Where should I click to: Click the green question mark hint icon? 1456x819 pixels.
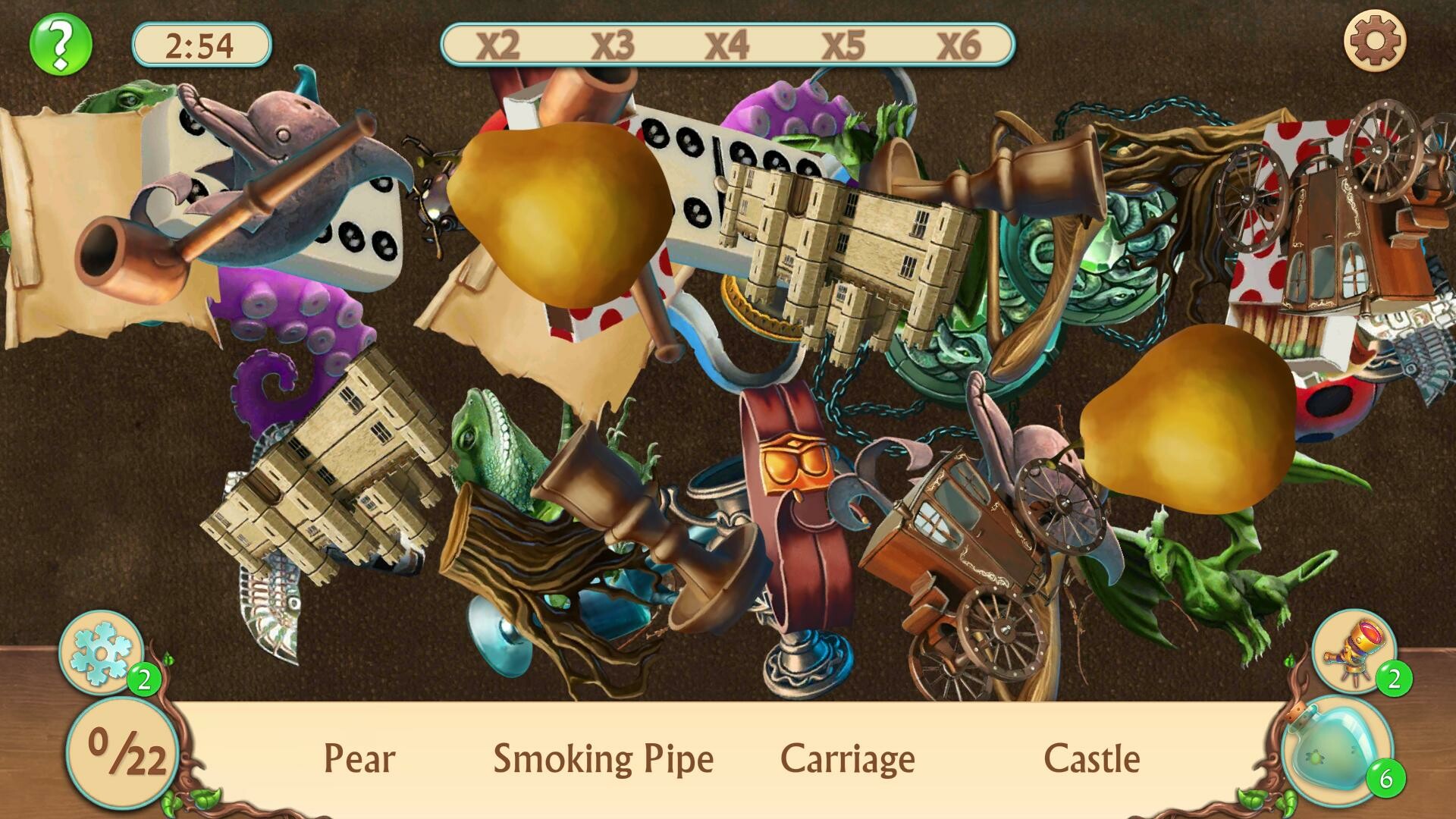coord(59,45)
